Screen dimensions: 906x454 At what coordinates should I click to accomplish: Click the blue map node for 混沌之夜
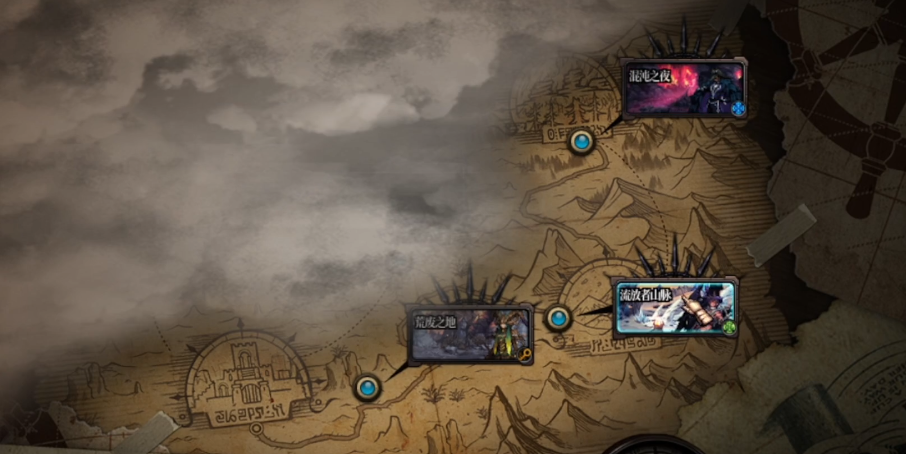[581, 142]
